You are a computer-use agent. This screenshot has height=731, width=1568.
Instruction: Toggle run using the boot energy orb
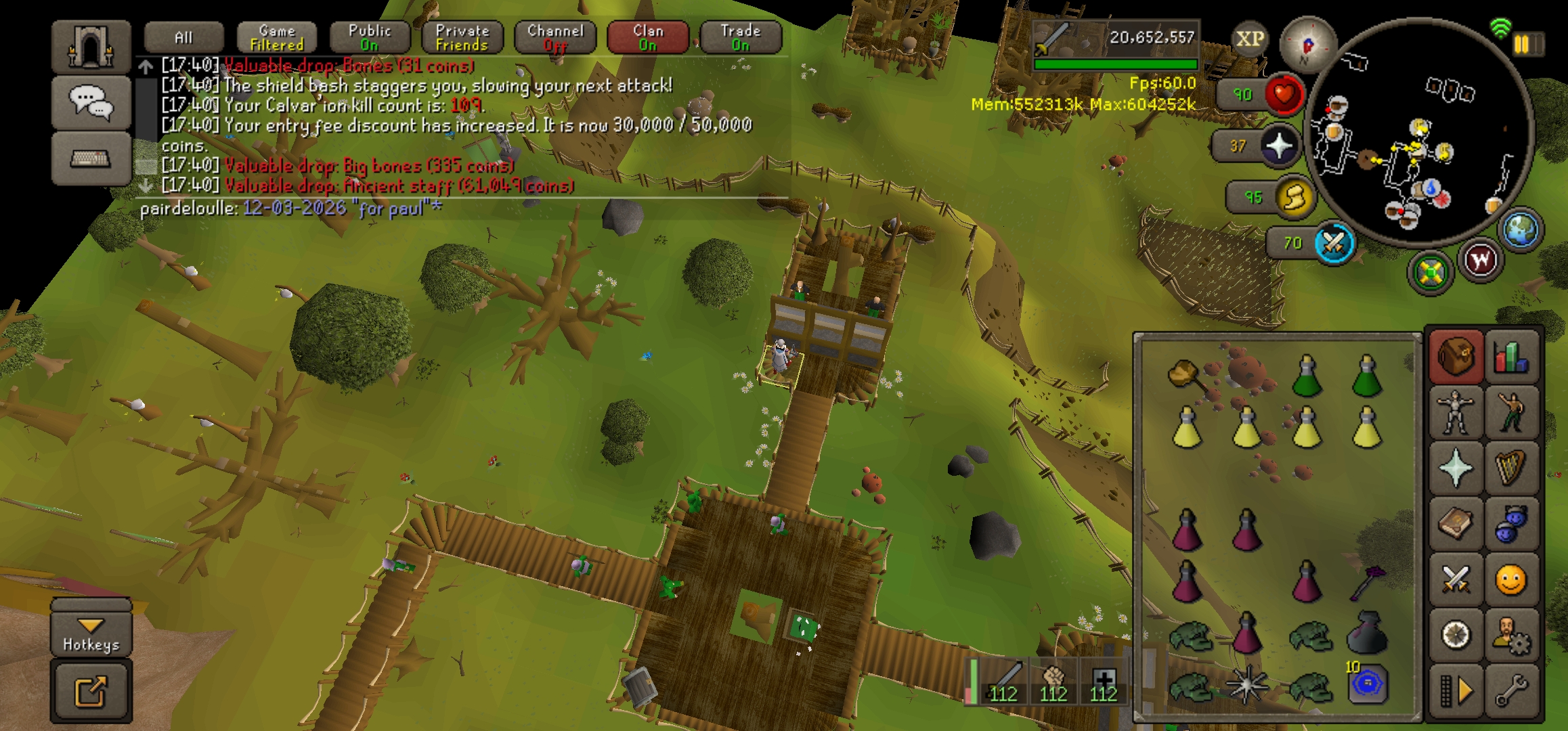pos(1294,197)
